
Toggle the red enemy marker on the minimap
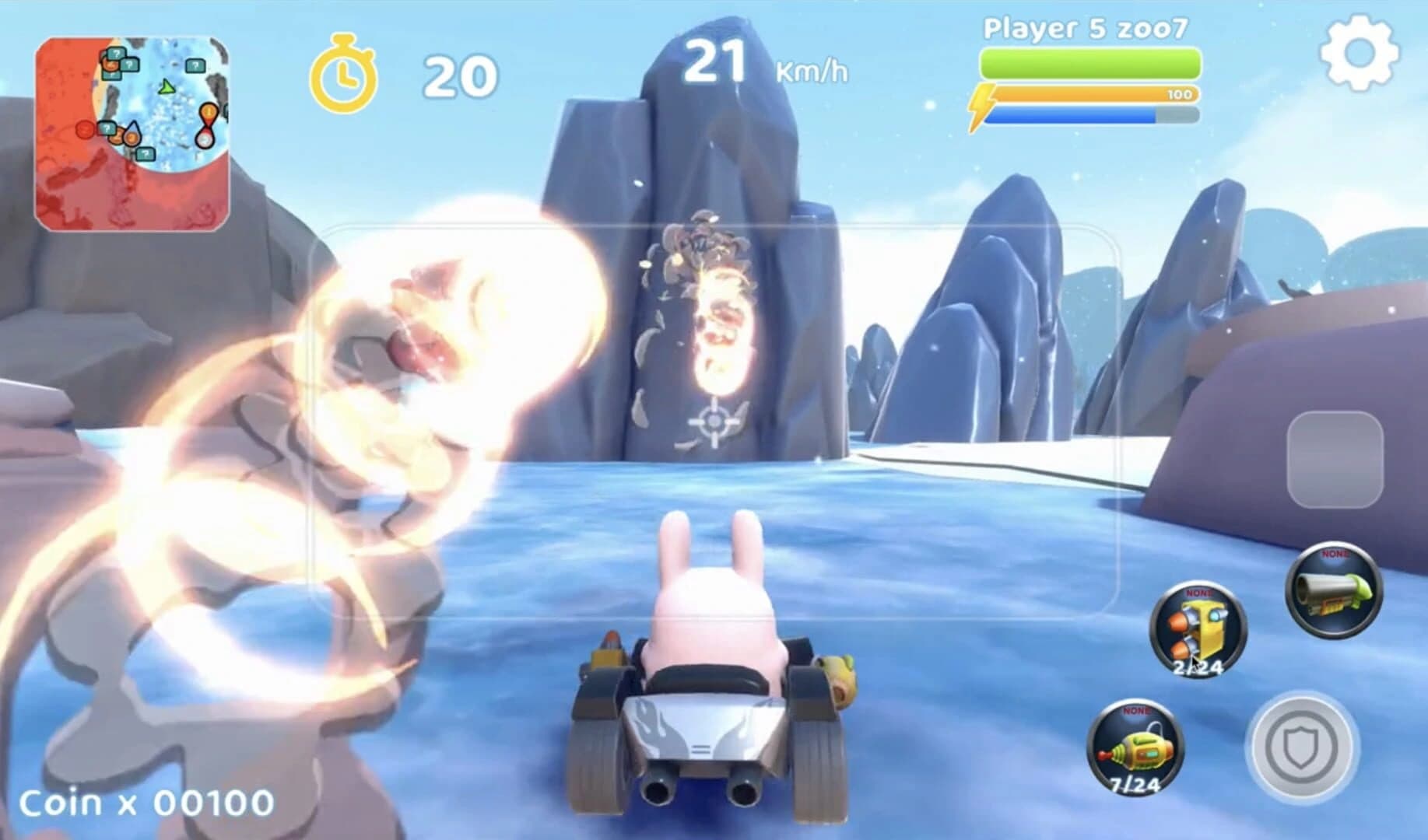(84, 129)
